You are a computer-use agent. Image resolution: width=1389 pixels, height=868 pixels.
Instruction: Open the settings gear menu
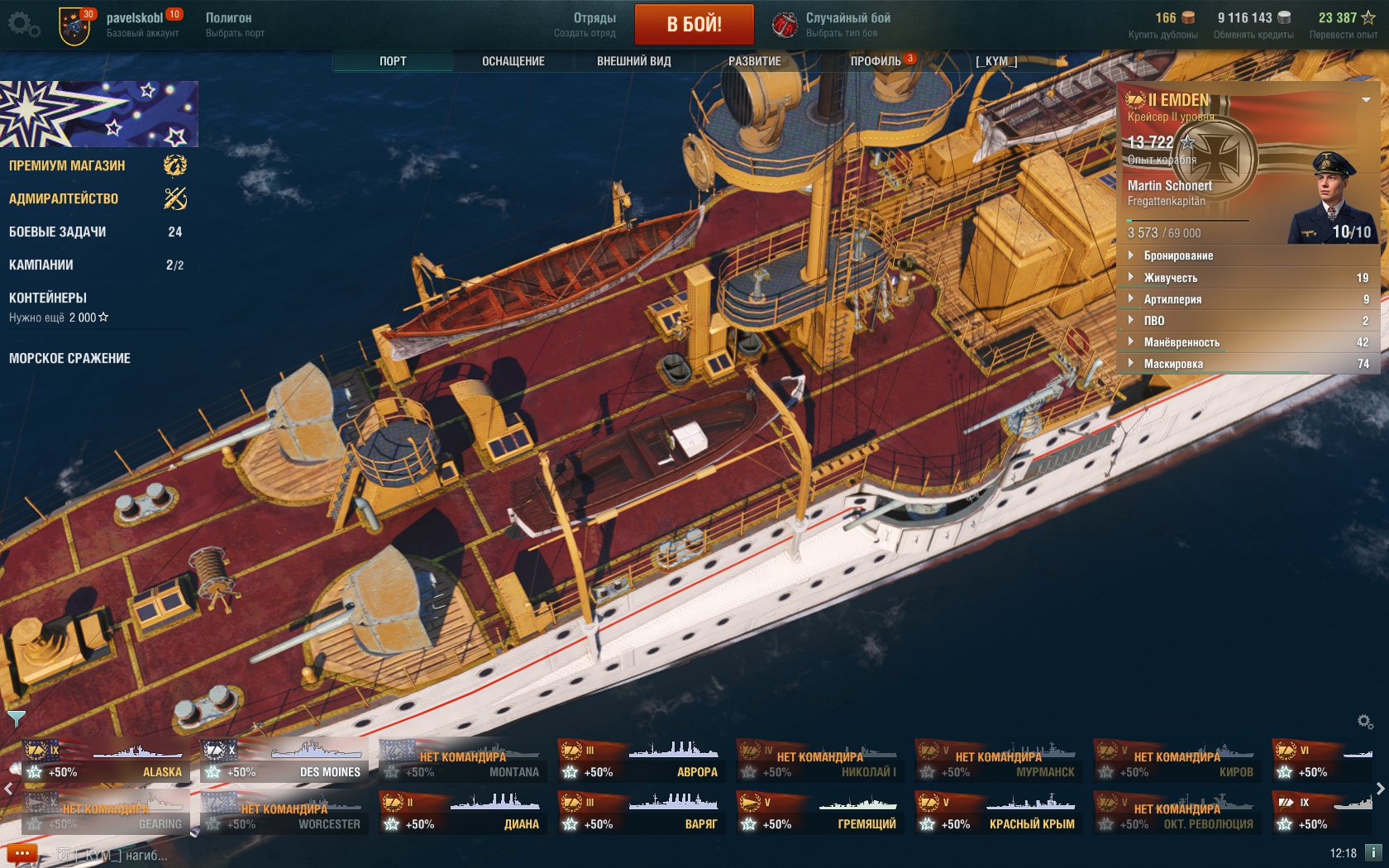(x=23, y=24)
